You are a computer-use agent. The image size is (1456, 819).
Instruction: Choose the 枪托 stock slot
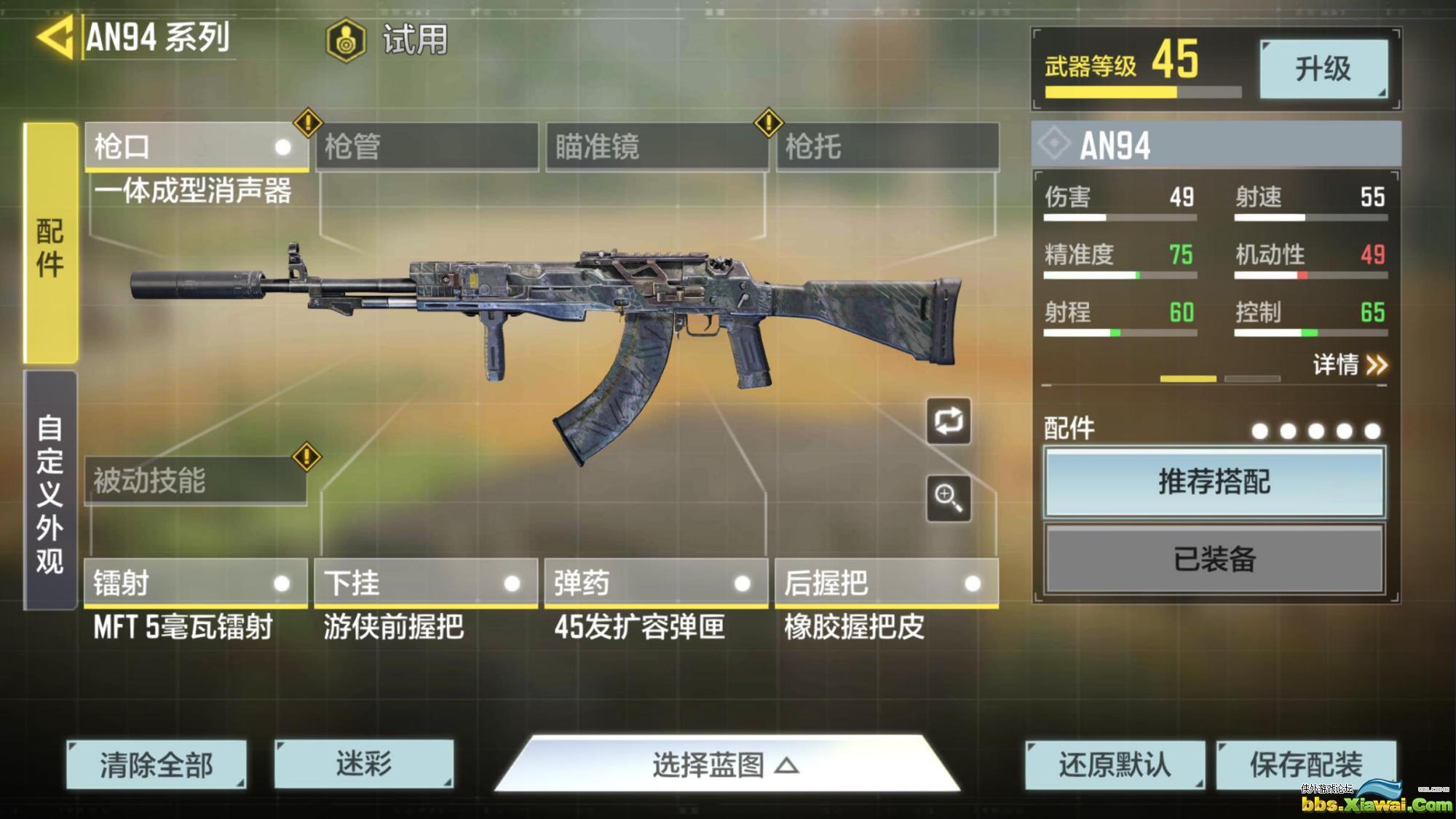coord(887,147)
